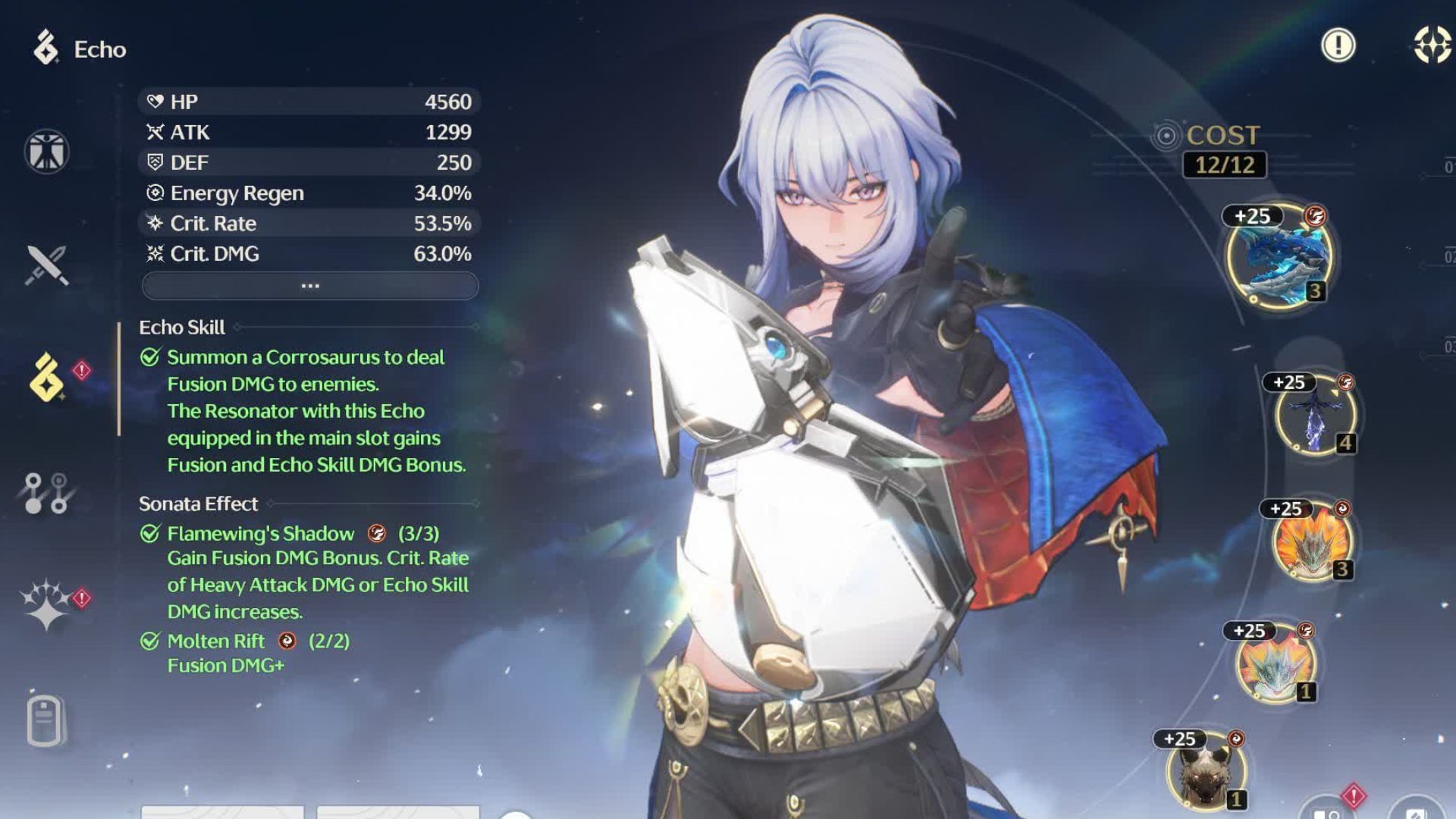Open the forte skill tree tab
Viewport: 1456px width, 819px height.
[46, 493]
